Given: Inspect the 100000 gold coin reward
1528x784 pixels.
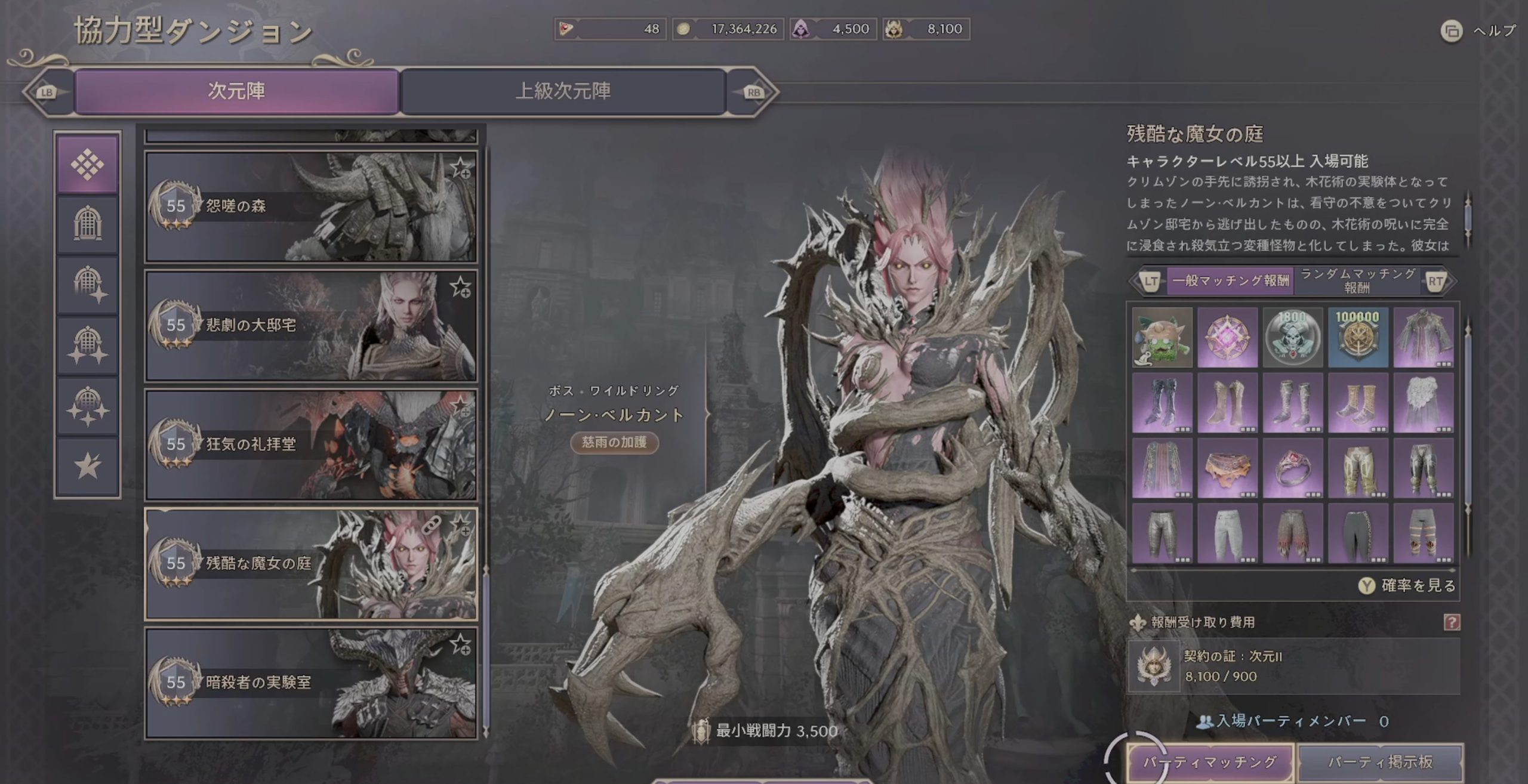Looking at the screenshot, I should tap(1358, 338).
